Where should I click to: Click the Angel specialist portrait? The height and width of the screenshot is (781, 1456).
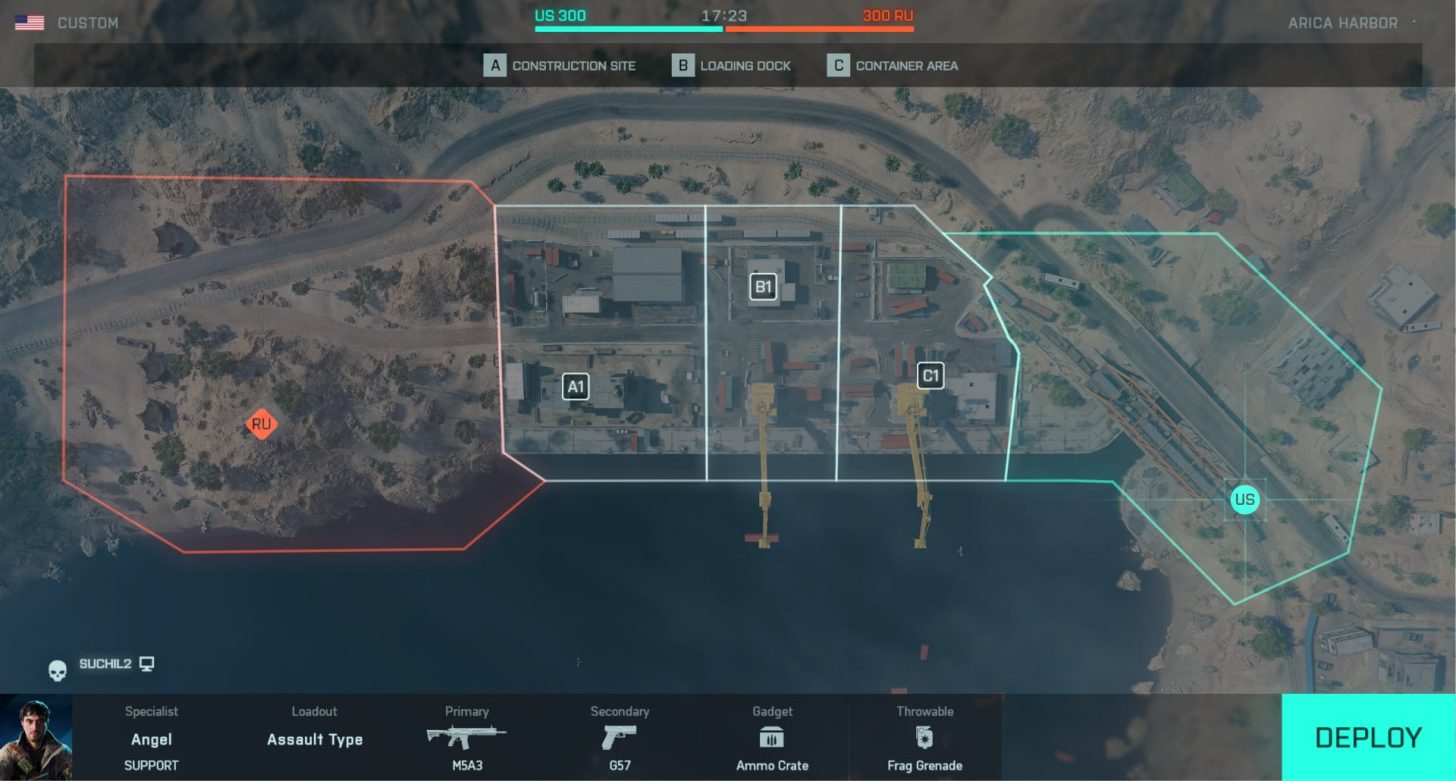(x=37, y=738)
